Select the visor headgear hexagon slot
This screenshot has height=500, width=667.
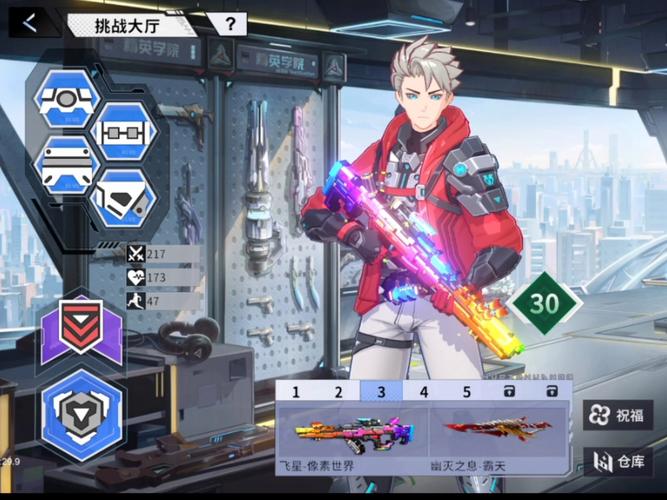click(67, 101)
